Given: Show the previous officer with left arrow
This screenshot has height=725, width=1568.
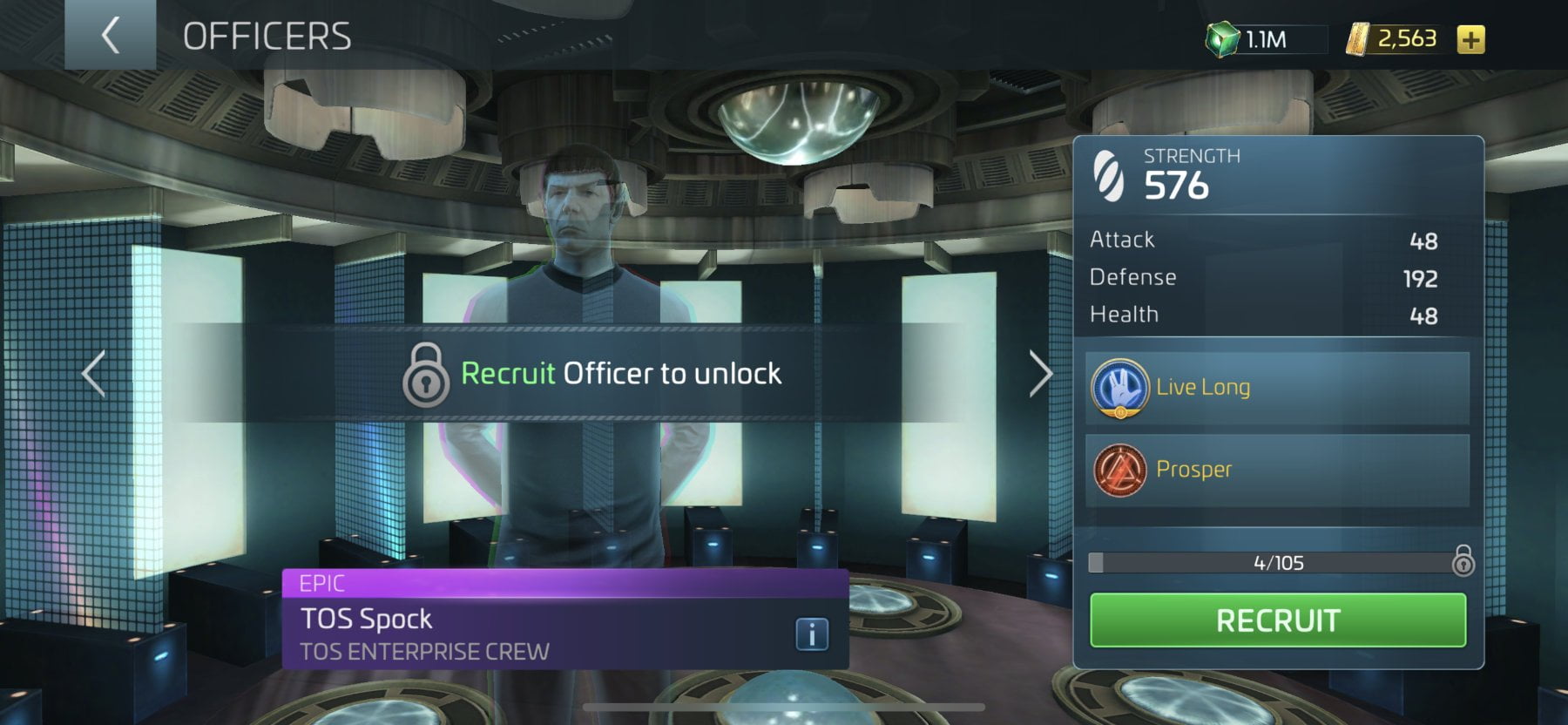Looking at the screenshot, I should [94, 374].
